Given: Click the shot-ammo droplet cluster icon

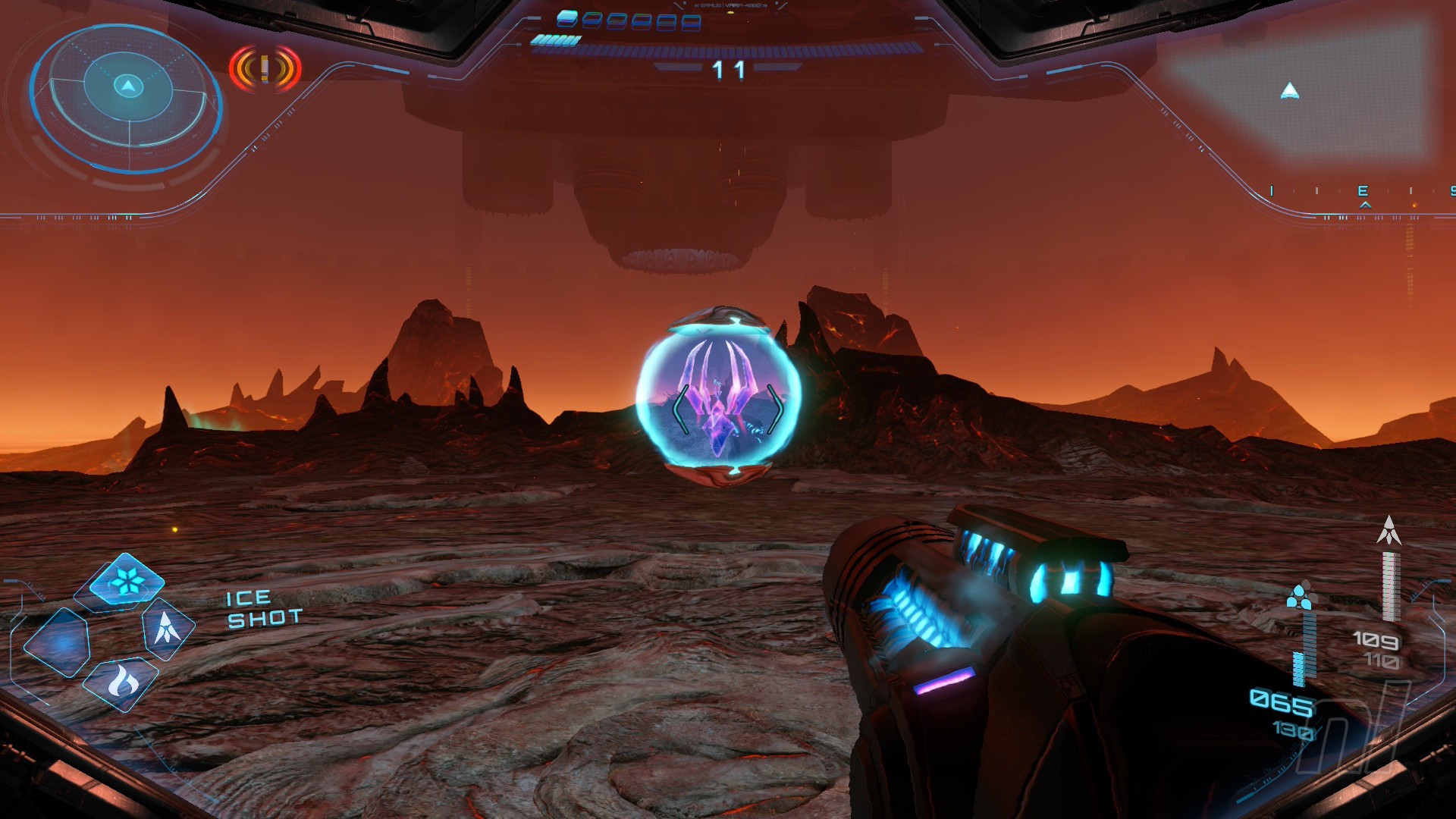Looking at the screenshot, I should click(x=1301, y=597).
